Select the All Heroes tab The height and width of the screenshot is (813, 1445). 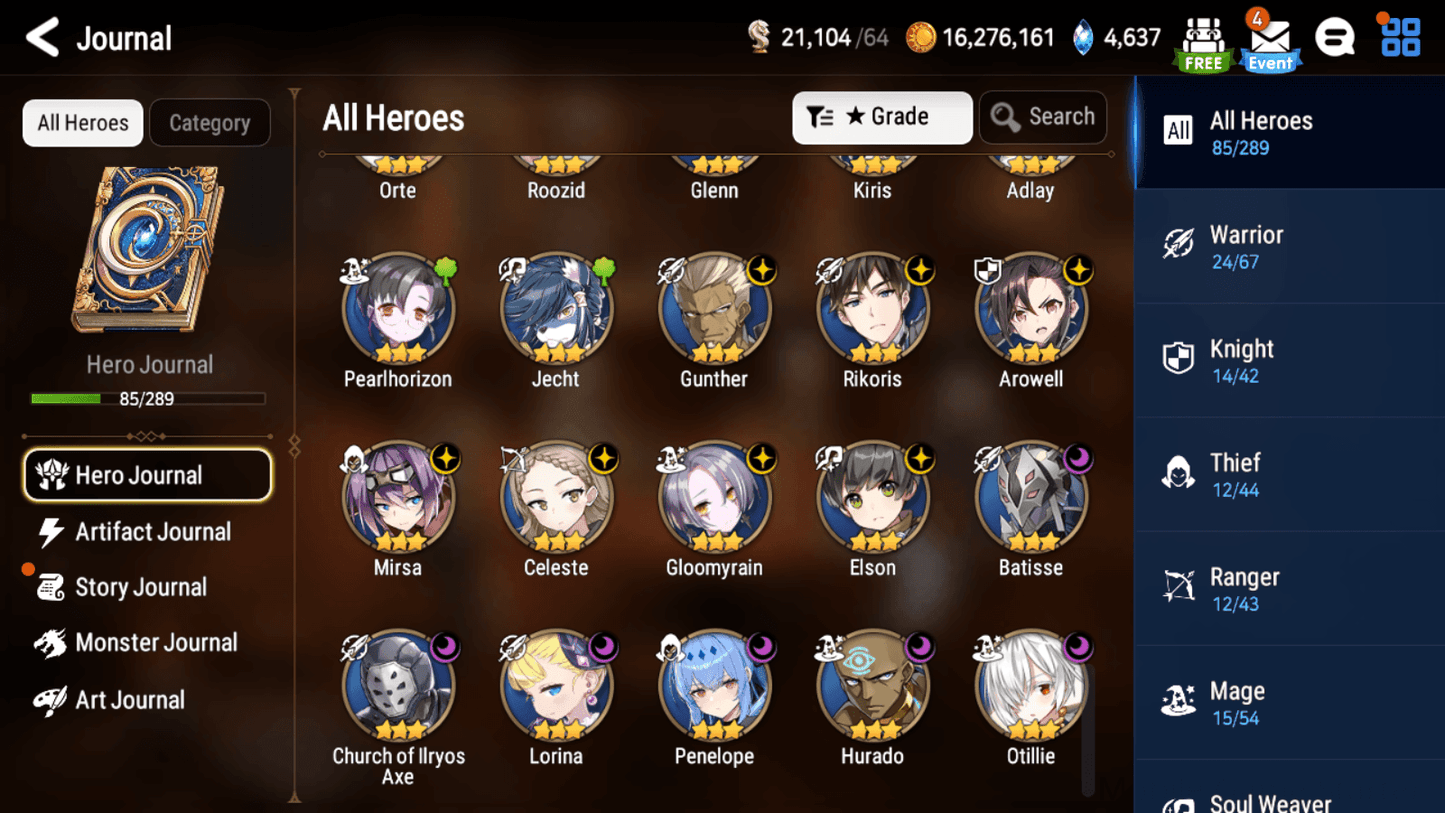[x=83, y=123]
